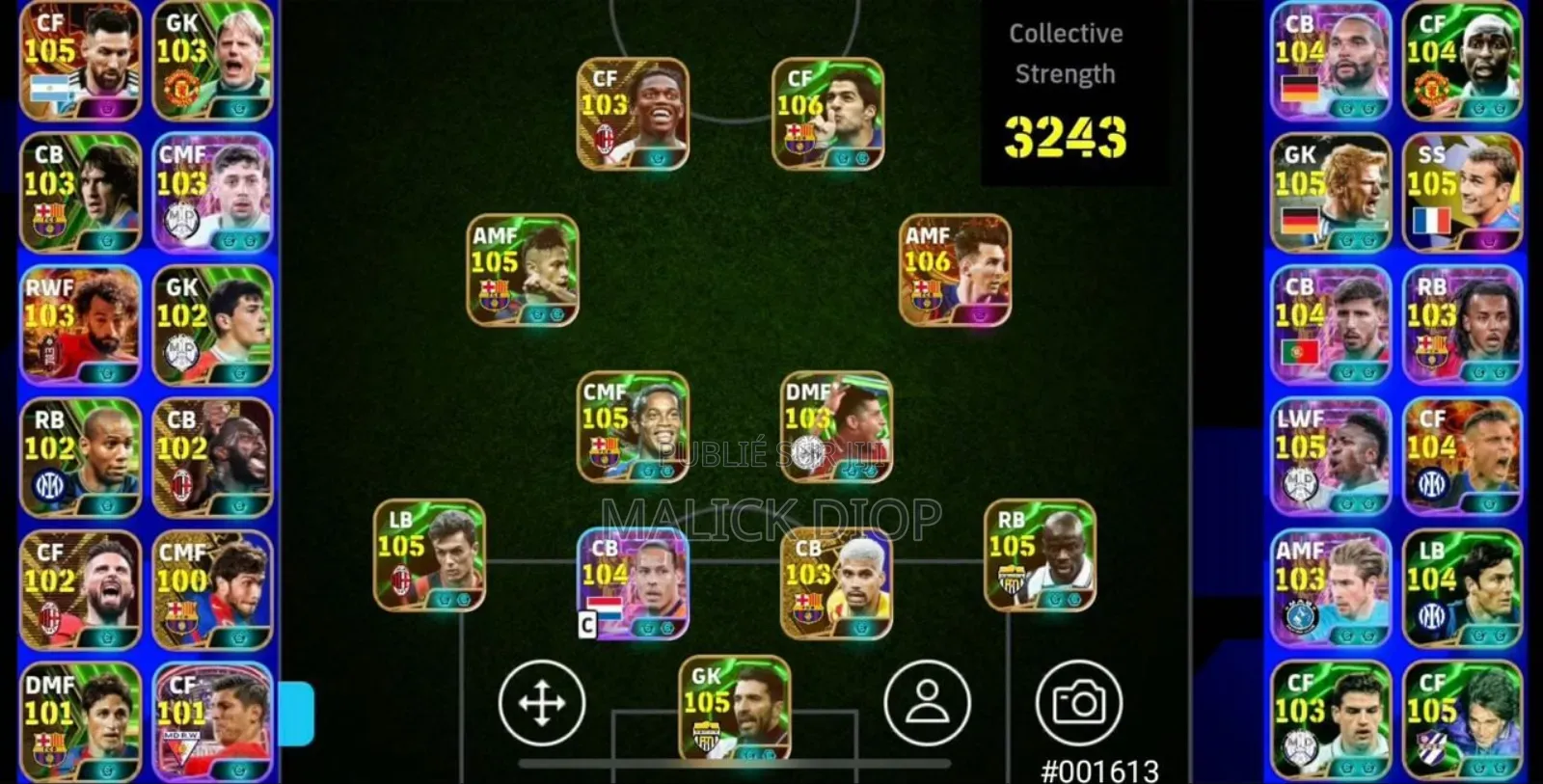Select the AMF 106 Messi card on the pitch

coord(955,271)
